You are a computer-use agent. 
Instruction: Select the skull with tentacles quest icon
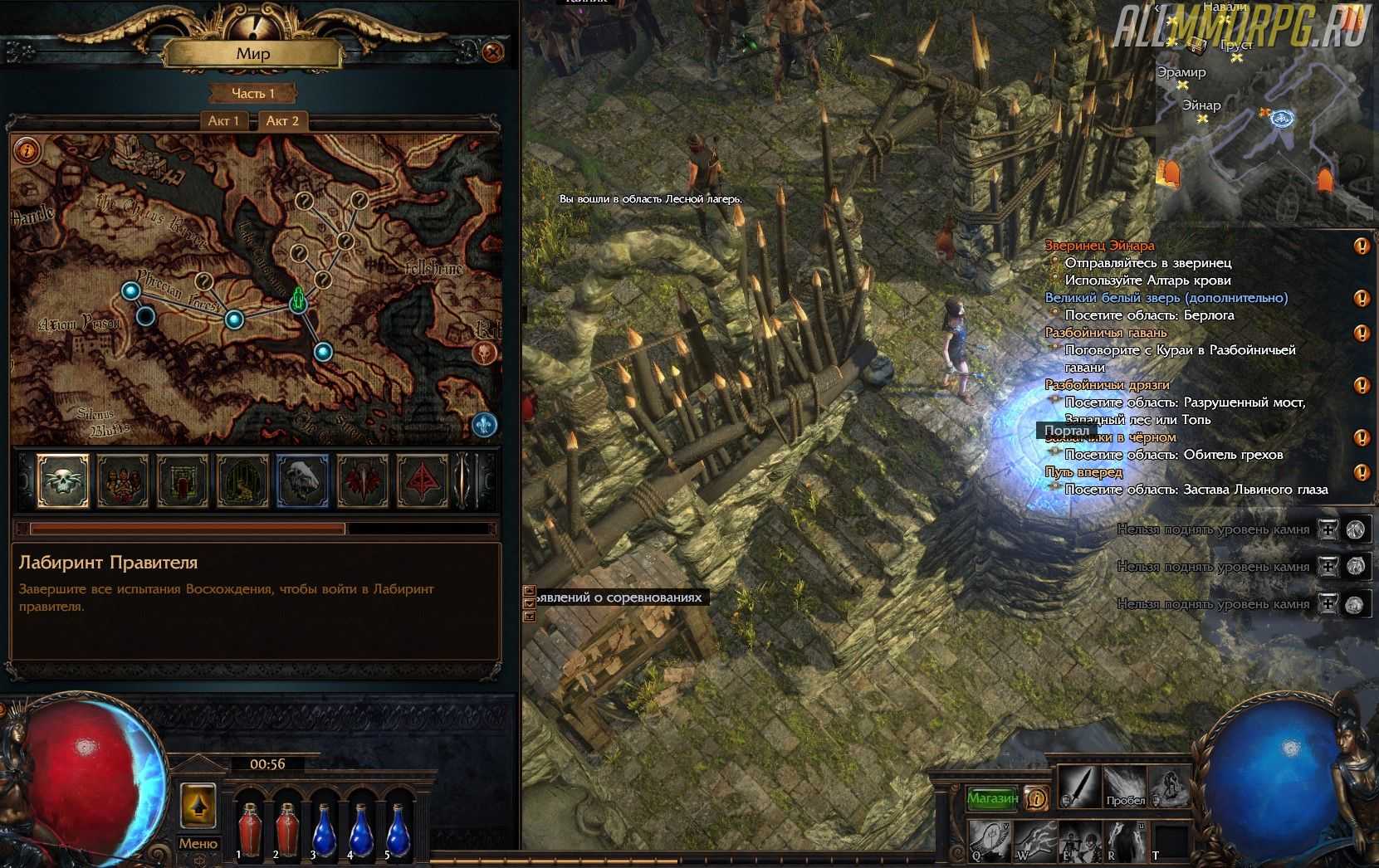tap(63, 480)
